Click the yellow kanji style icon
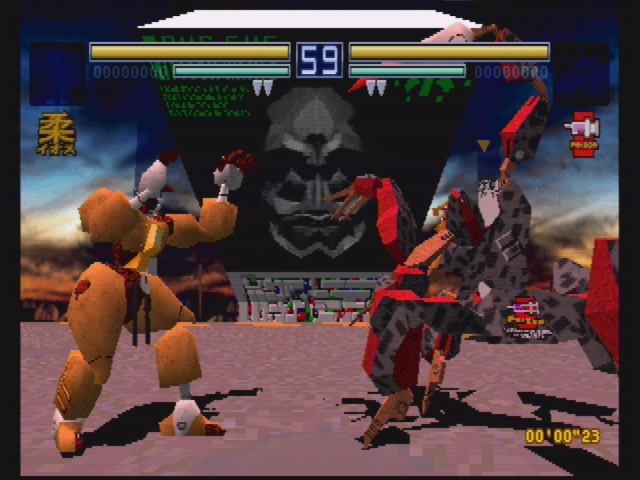Viewport: 640px width, 480px height. pyautogui.click(x=56, y=134)
